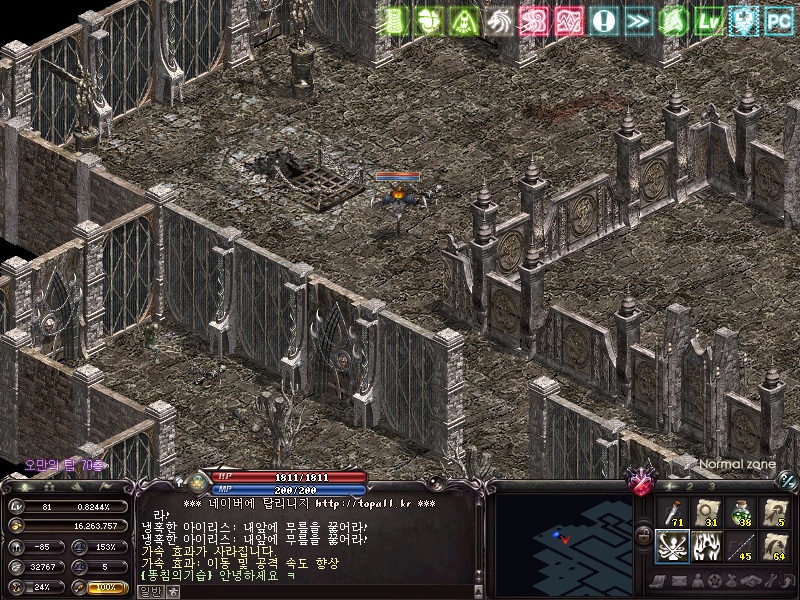Viewport: 800px width, 600px height.
Task: Use the arrow slot with 45 count
Action: [x=740, y=546]
